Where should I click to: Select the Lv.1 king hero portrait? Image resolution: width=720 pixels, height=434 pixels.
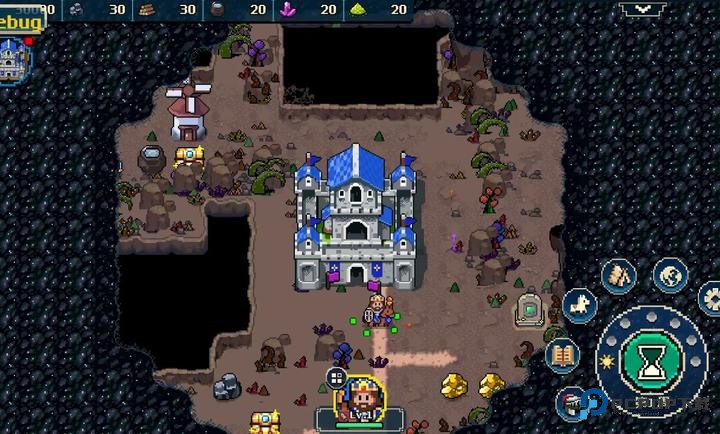point(362,400)
